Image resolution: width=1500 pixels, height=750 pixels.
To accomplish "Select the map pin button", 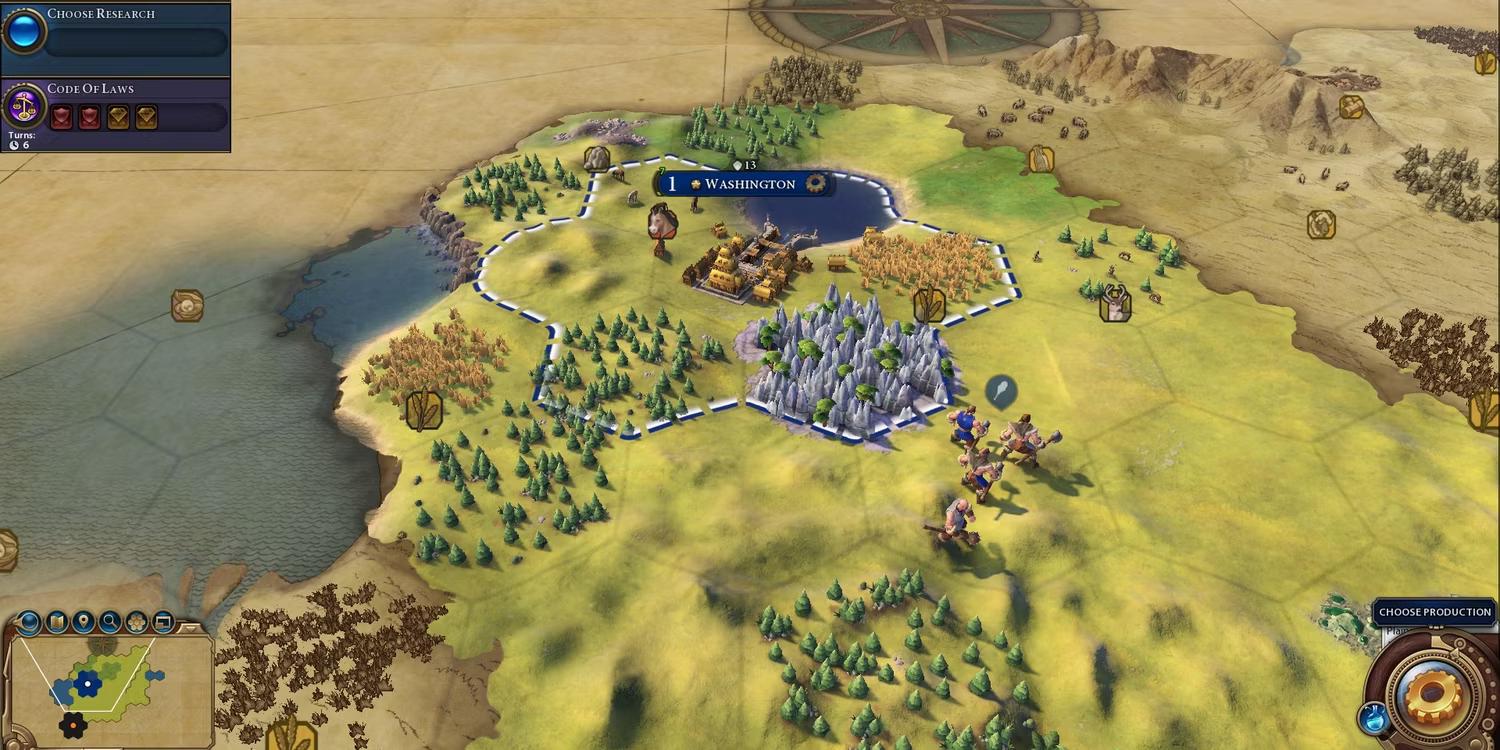I will click(x=84, y=623).
